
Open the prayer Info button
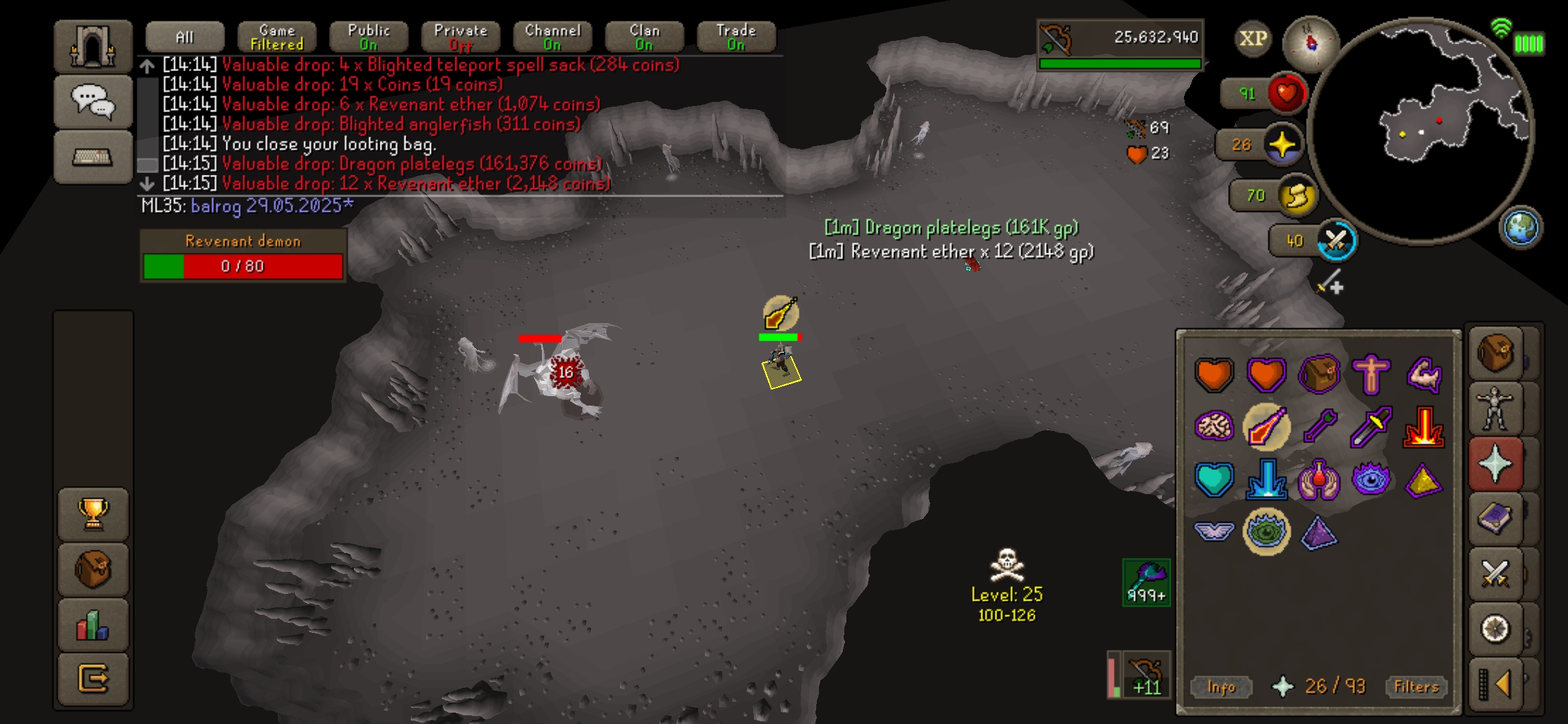[x=1221, y=686]
